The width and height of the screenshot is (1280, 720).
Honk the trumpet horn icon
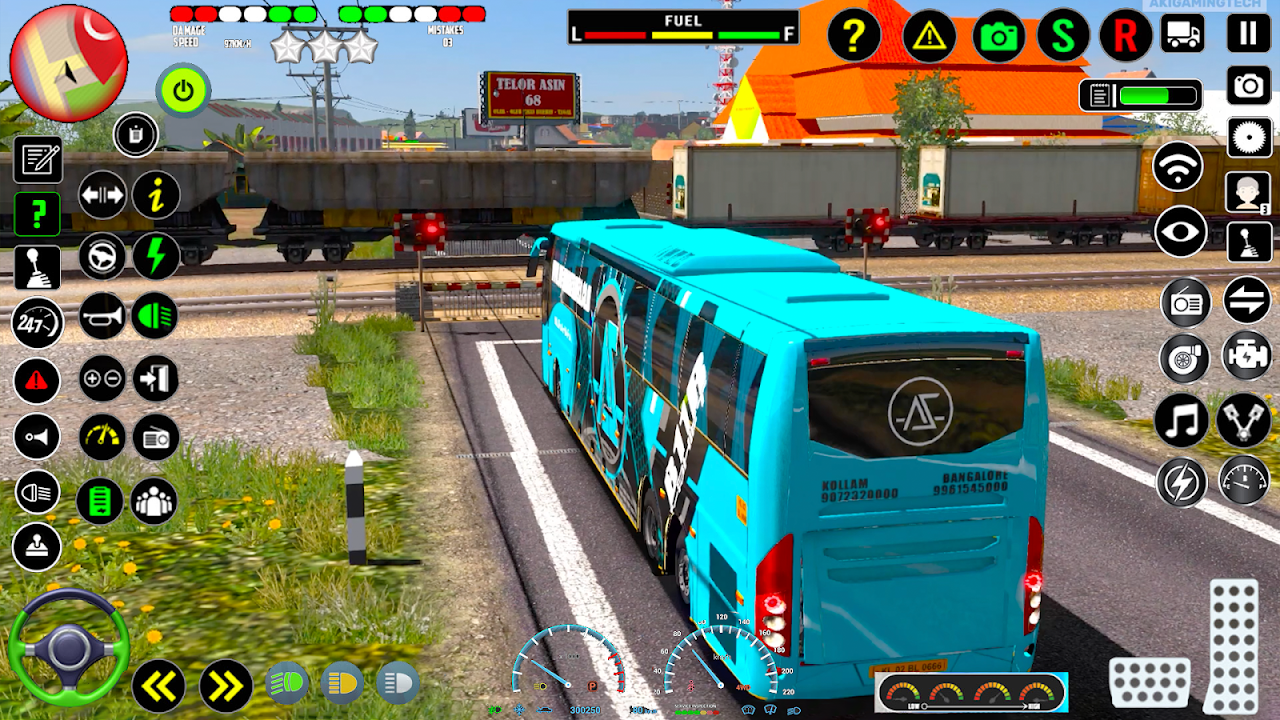102,316
